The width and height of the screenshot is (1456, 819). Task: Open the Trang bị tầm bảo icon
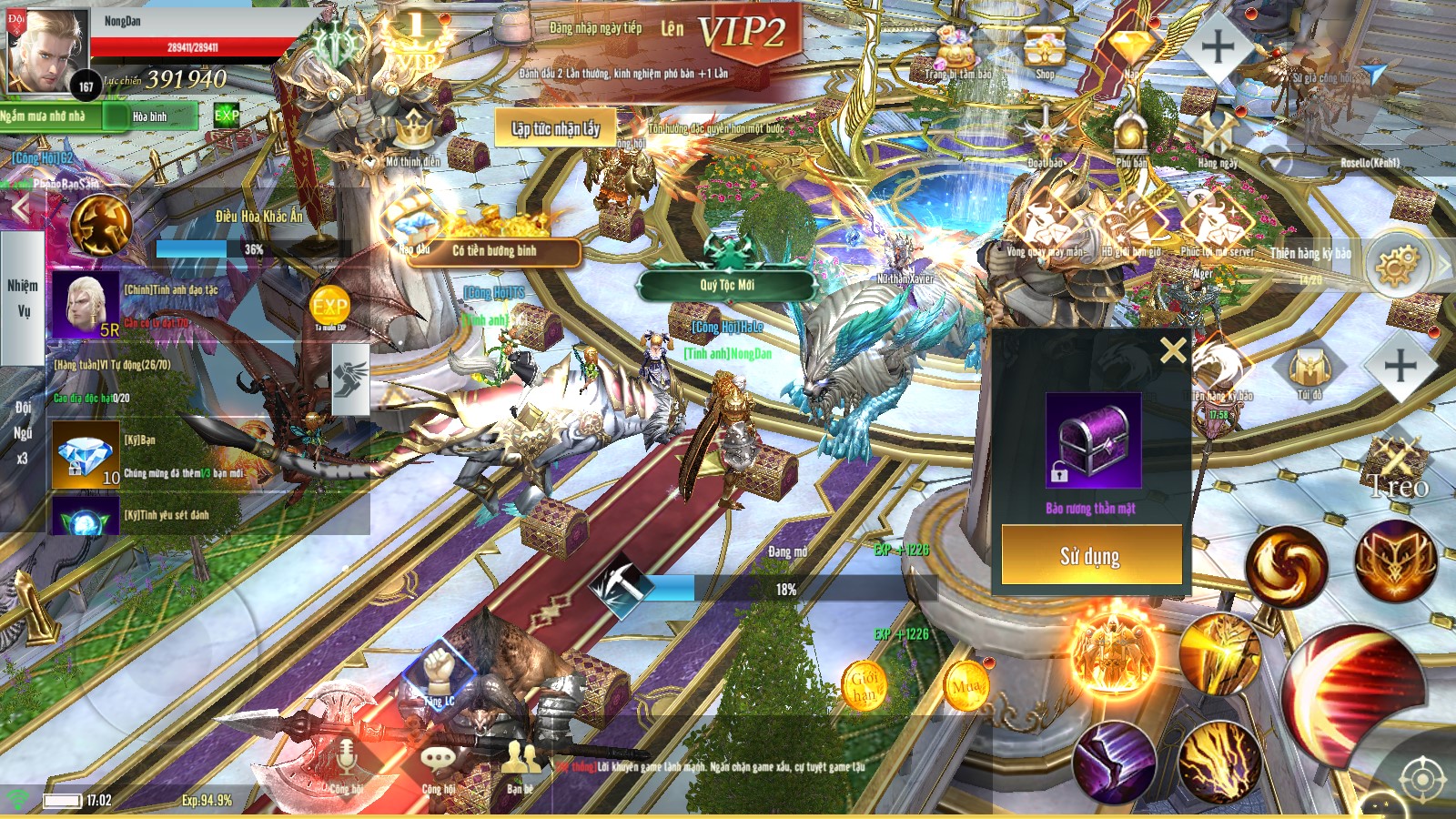pyautogui.click(x=954, y=45)
